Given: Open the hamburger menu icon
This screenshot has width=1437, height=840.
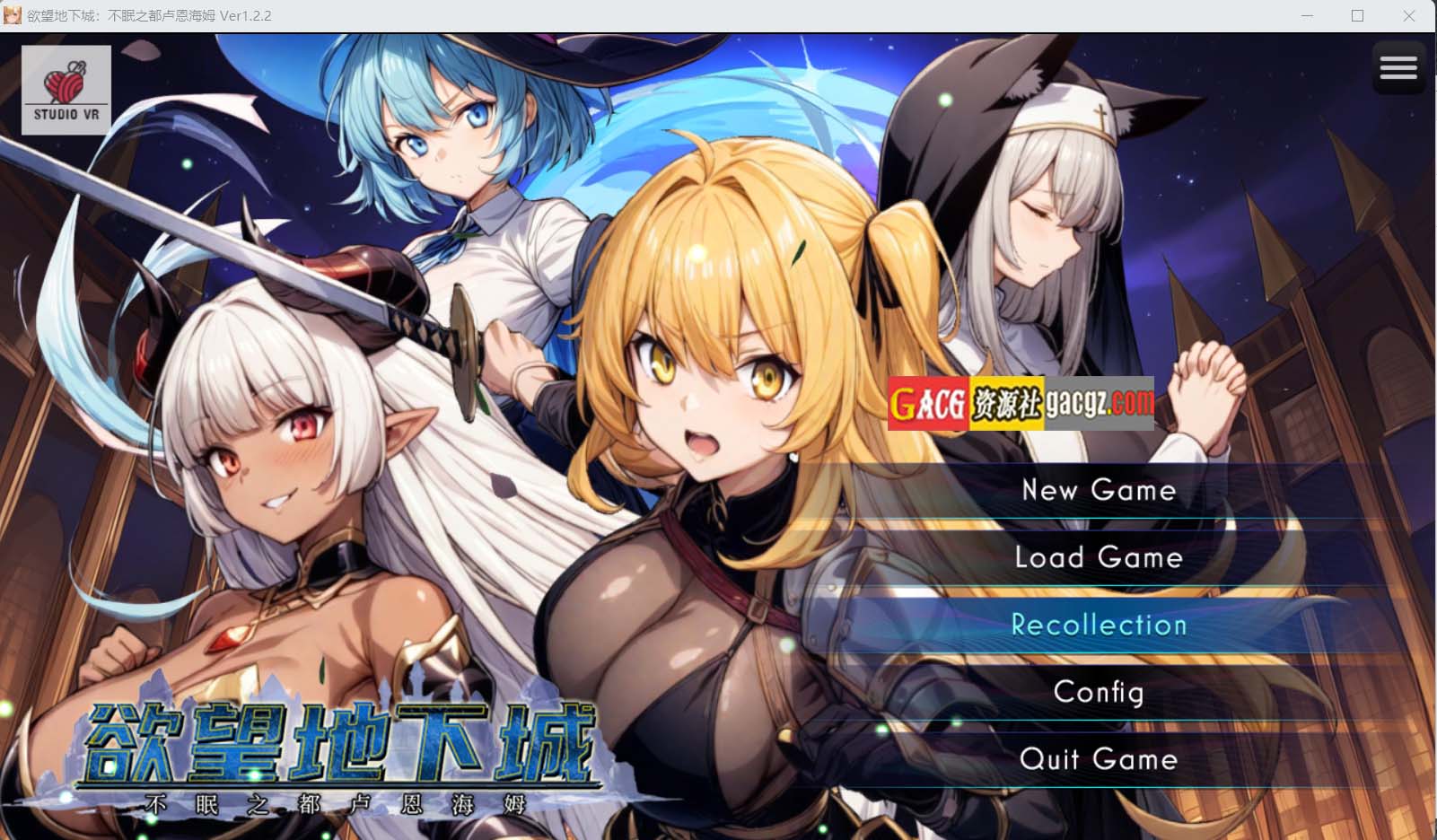Looking at the screenshot, I should (1398, 67).
